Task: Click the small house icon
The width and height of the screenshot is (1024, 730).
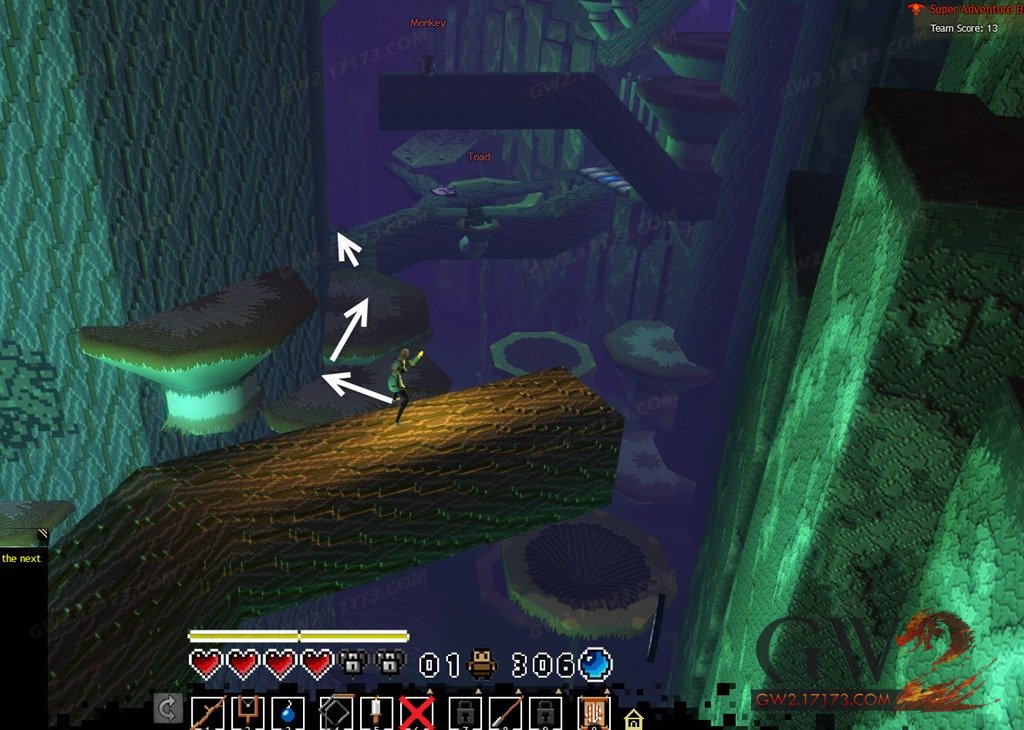Action: coord(633,718)
